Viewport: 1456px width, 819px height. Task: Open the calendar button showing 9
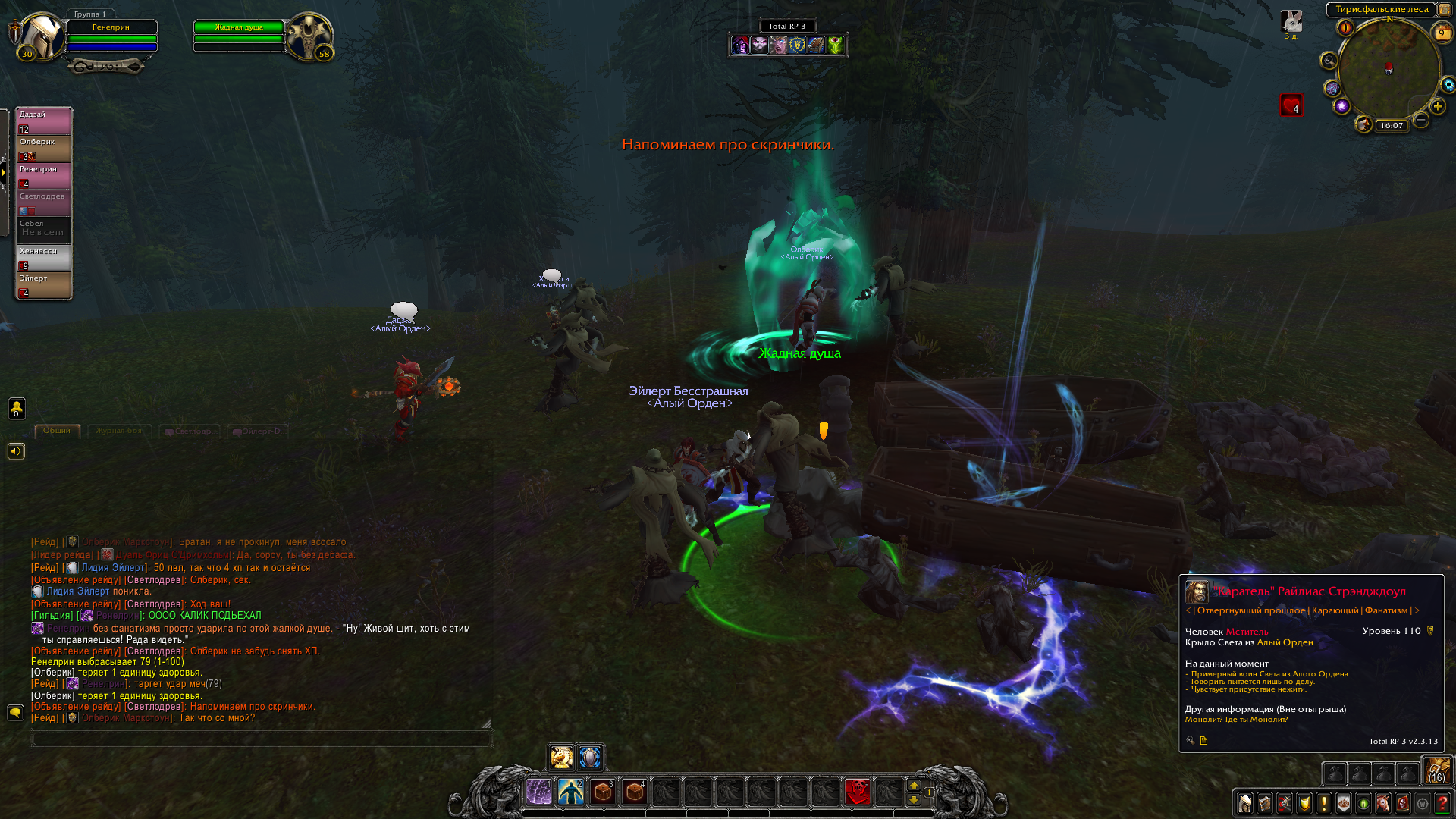coord(1441,33)
